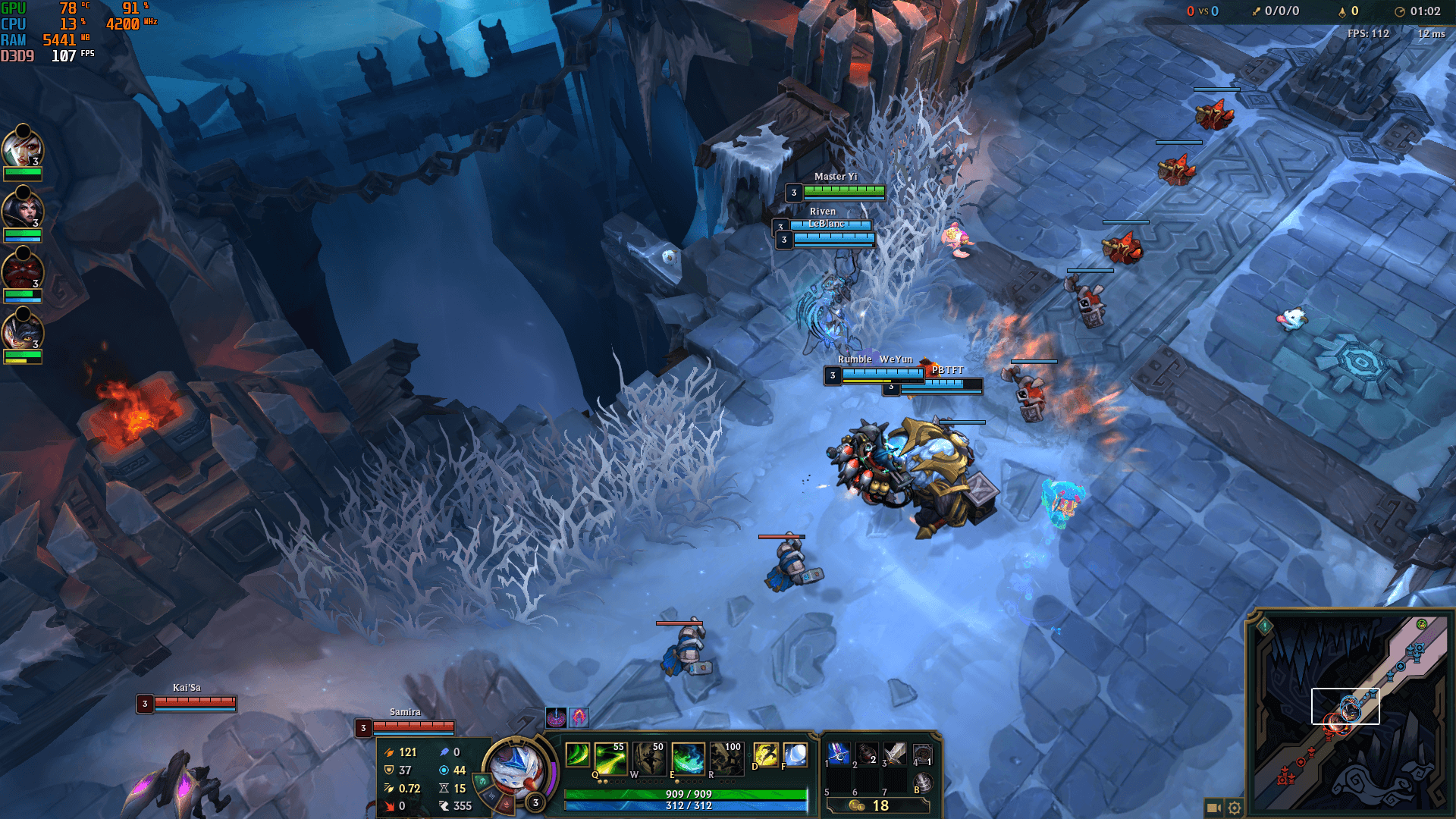Open the gear options next to the minimap
Screen dimensions: 1456x819
pos(1235,808)
